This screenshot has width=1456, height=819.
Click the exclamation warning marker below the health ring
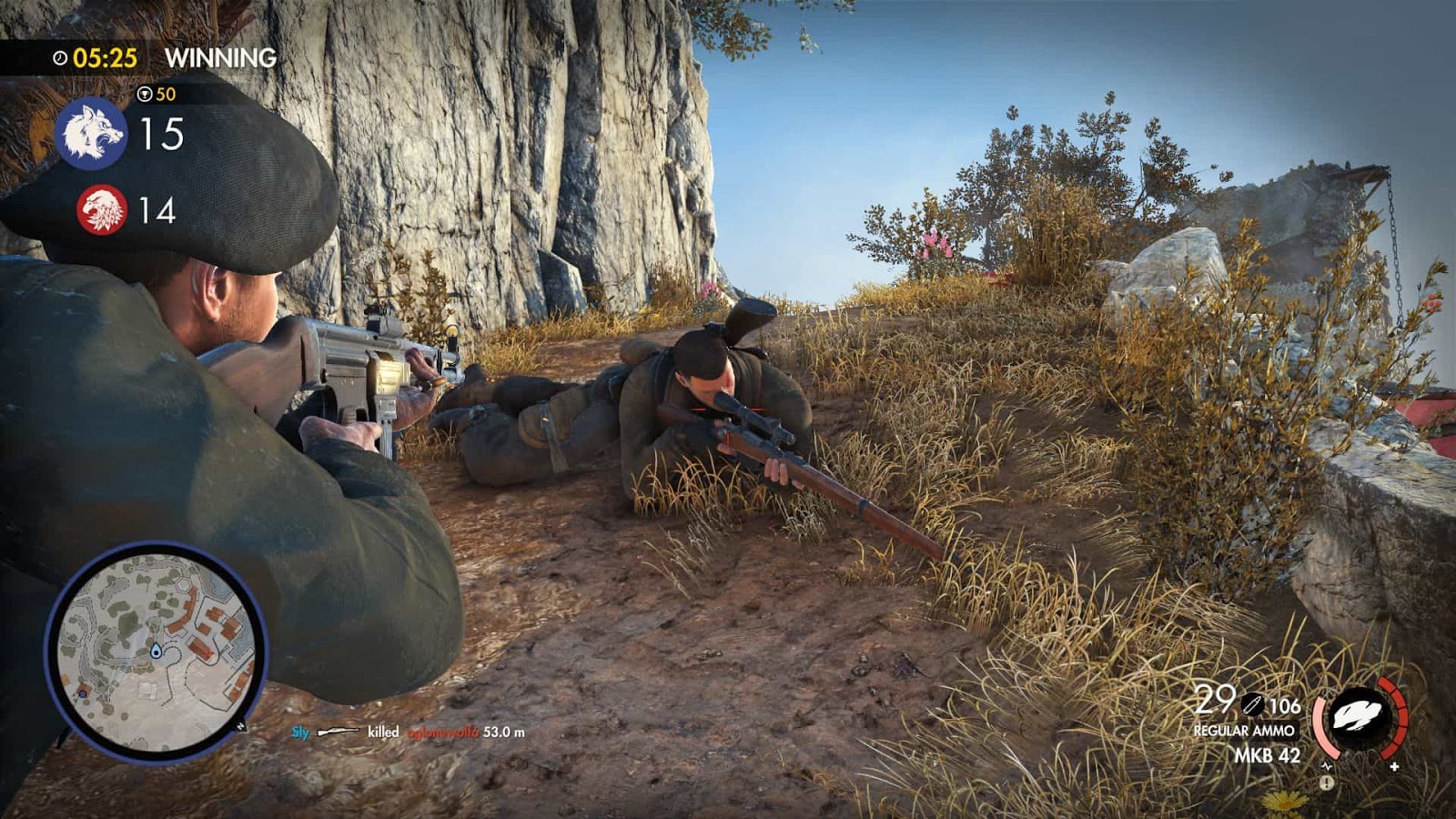coord(1326,784)
